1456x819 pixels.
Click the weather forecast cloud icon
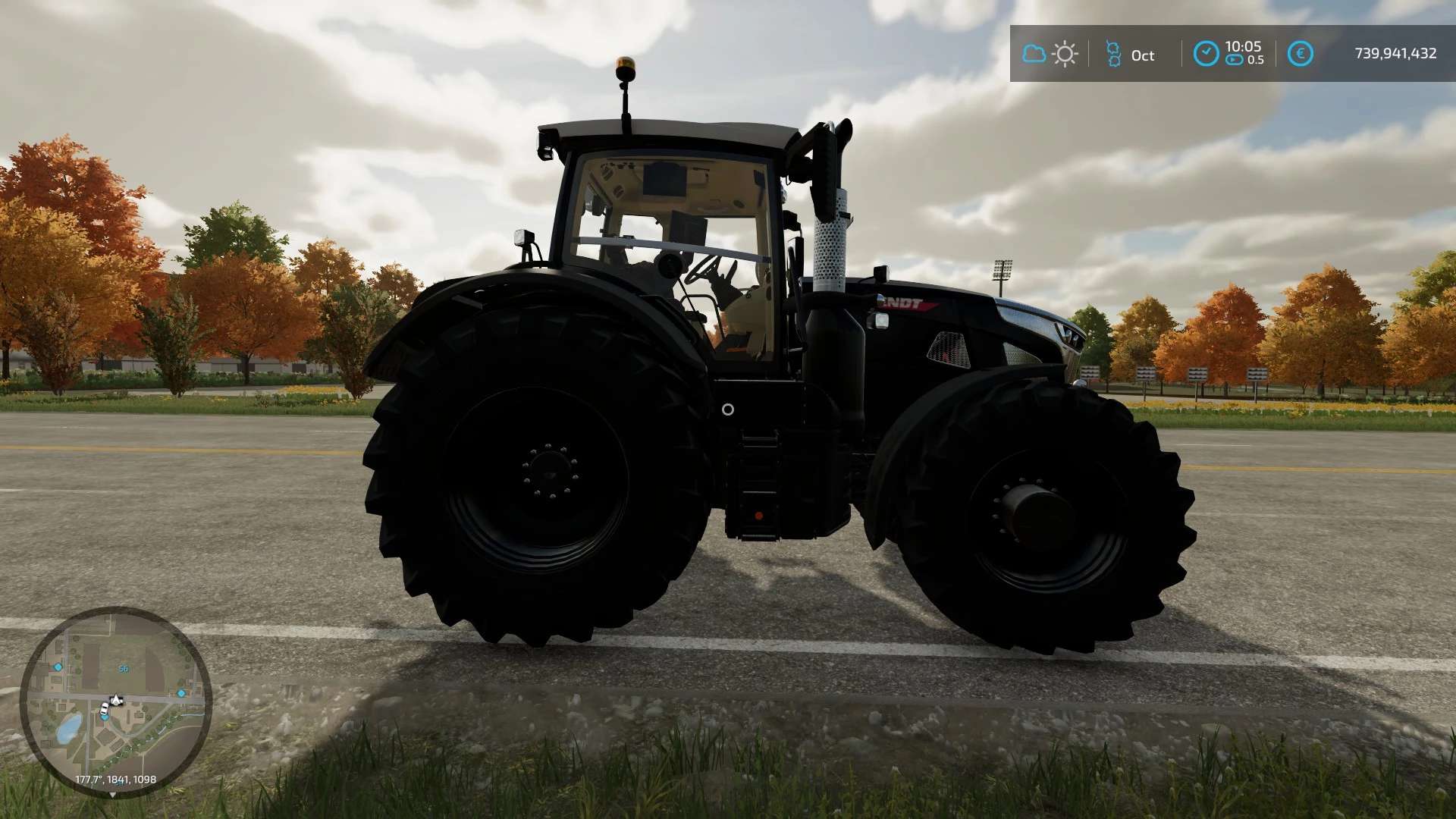1034,54
